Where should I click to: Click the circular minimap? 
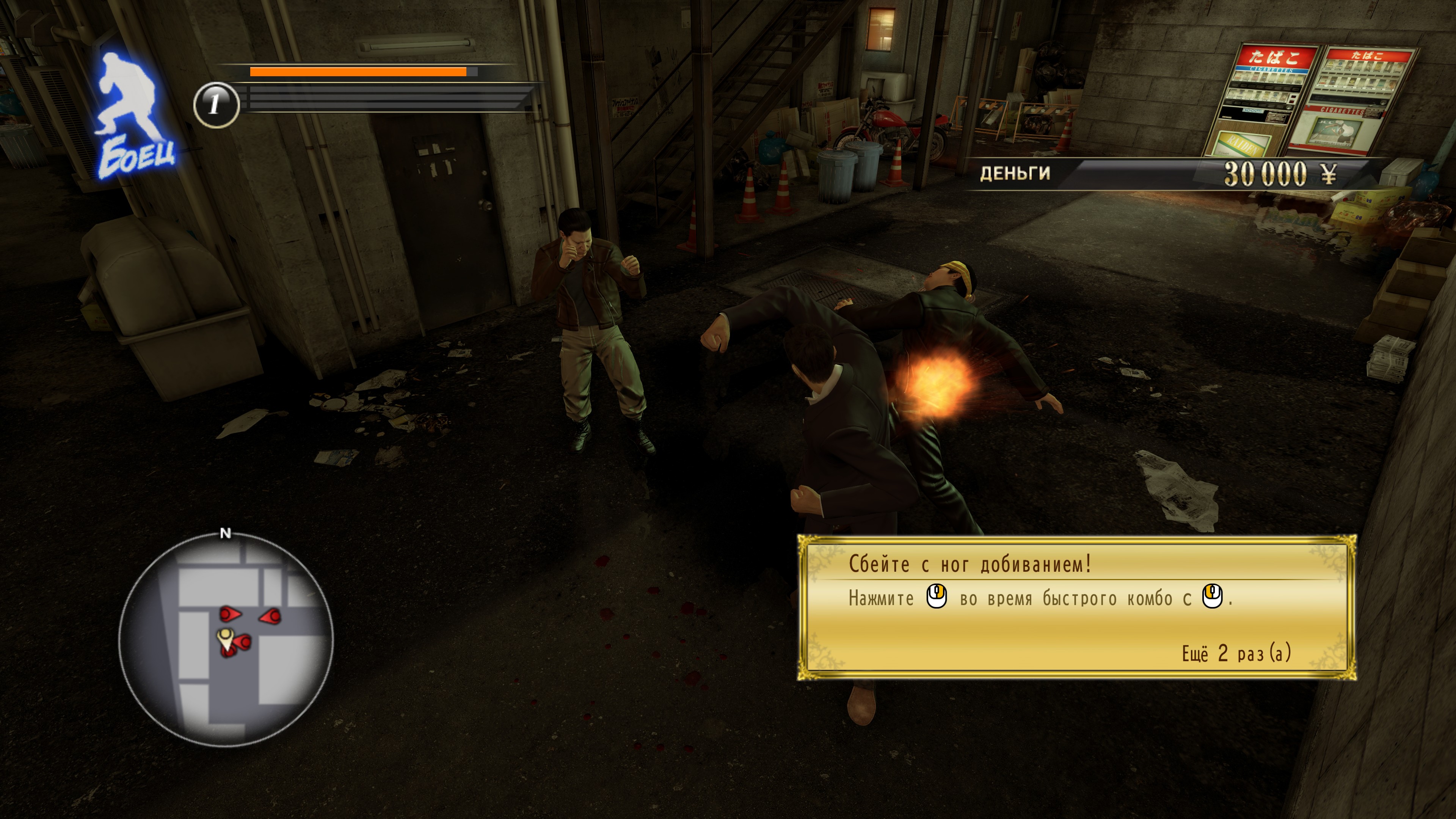tap(226, 639)
